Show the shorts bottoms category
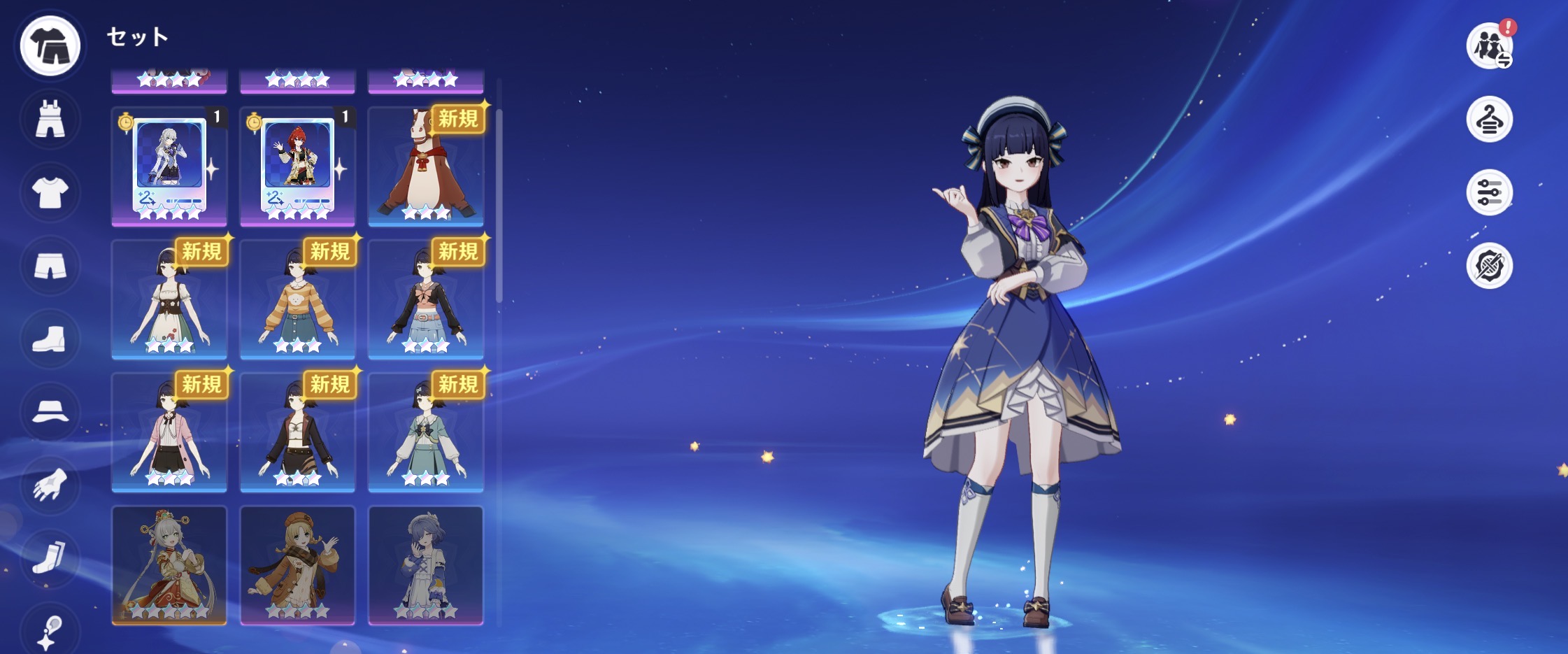The width and height of the screenshot is (1568, 654). click(x=50, y=266)
